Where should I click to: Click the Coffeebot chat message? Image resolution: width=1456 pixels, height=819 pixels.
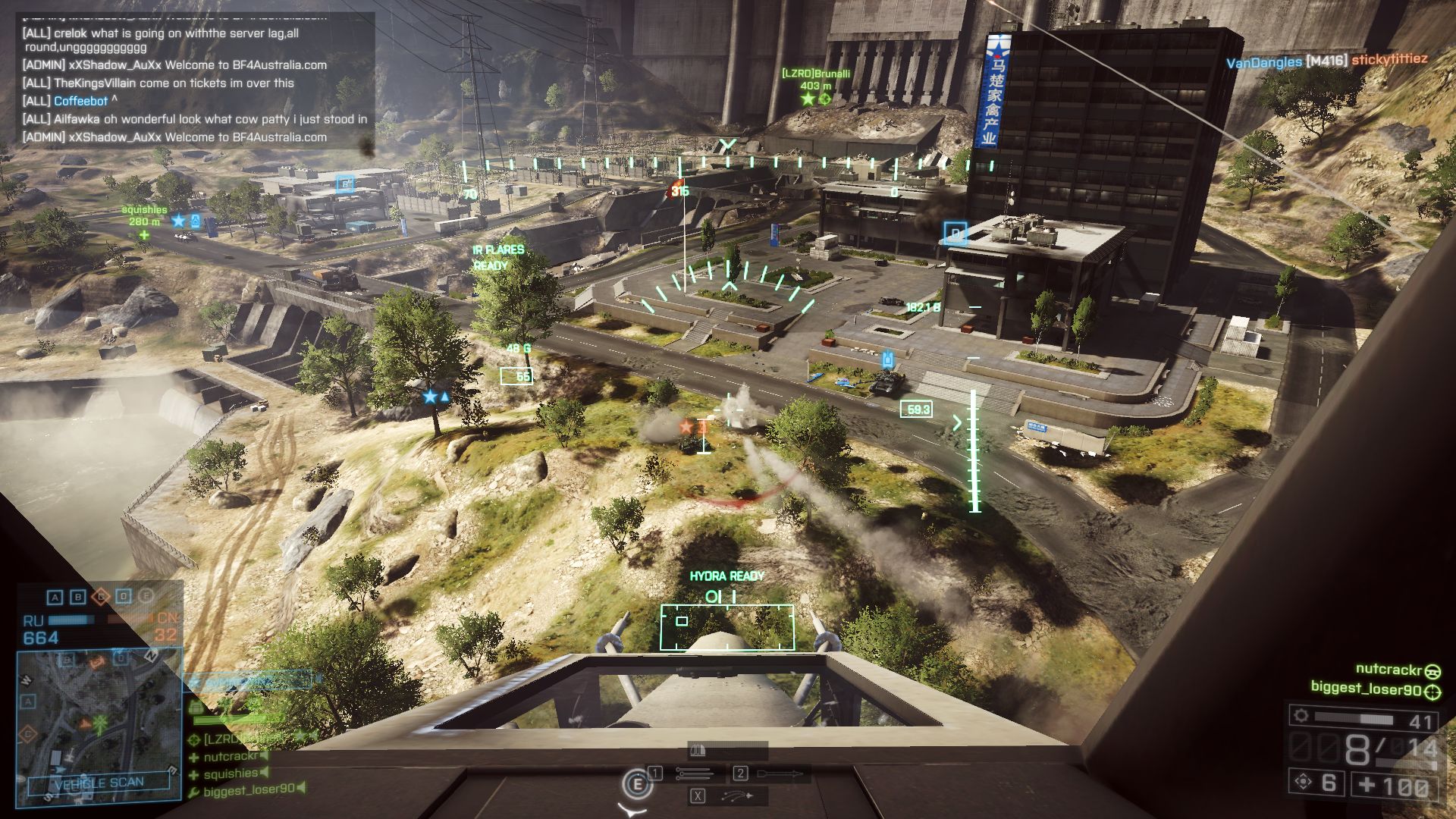pos(80,101)
